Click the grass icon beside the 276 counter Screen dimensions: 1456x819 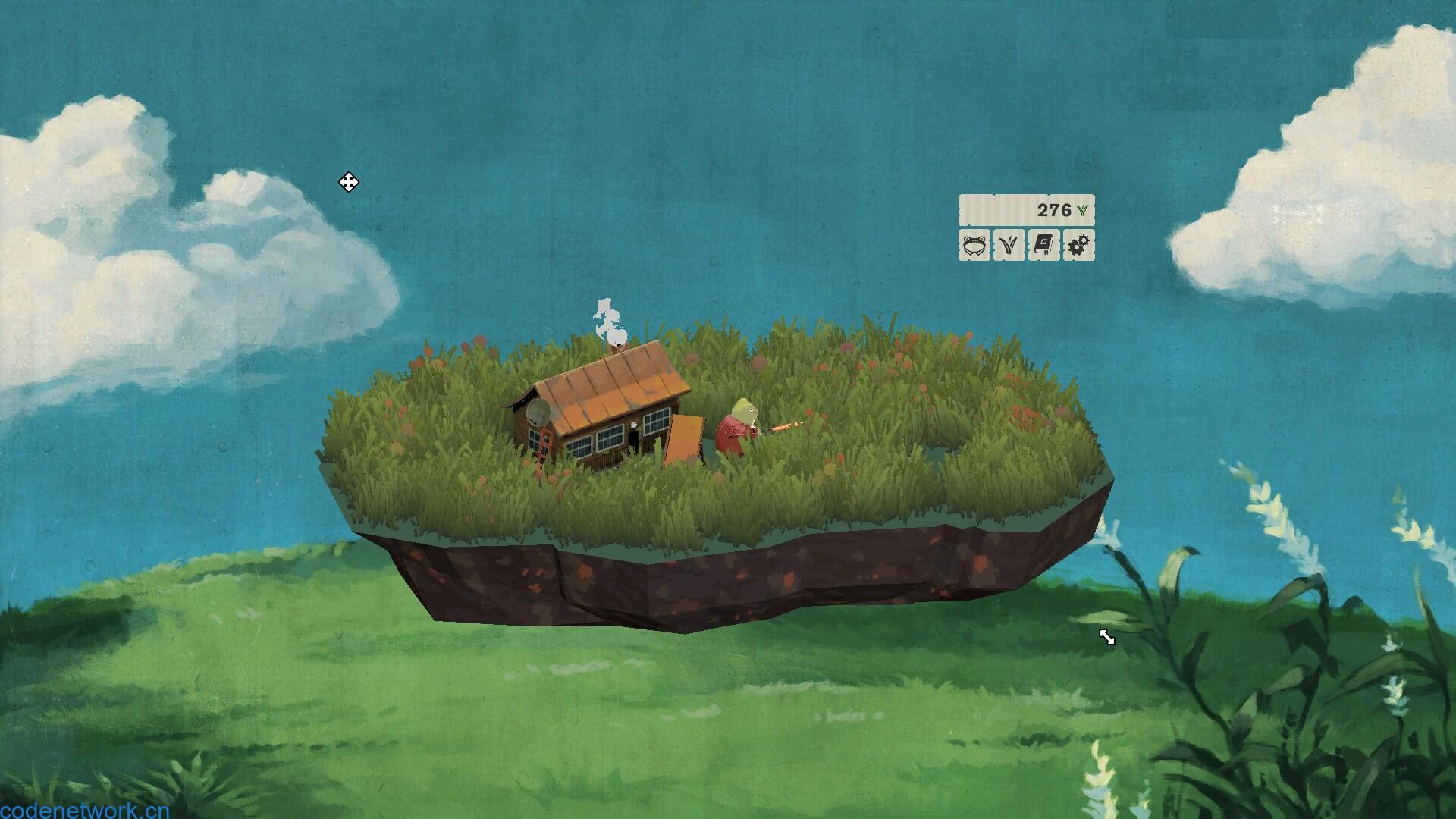pos(1082,211)
